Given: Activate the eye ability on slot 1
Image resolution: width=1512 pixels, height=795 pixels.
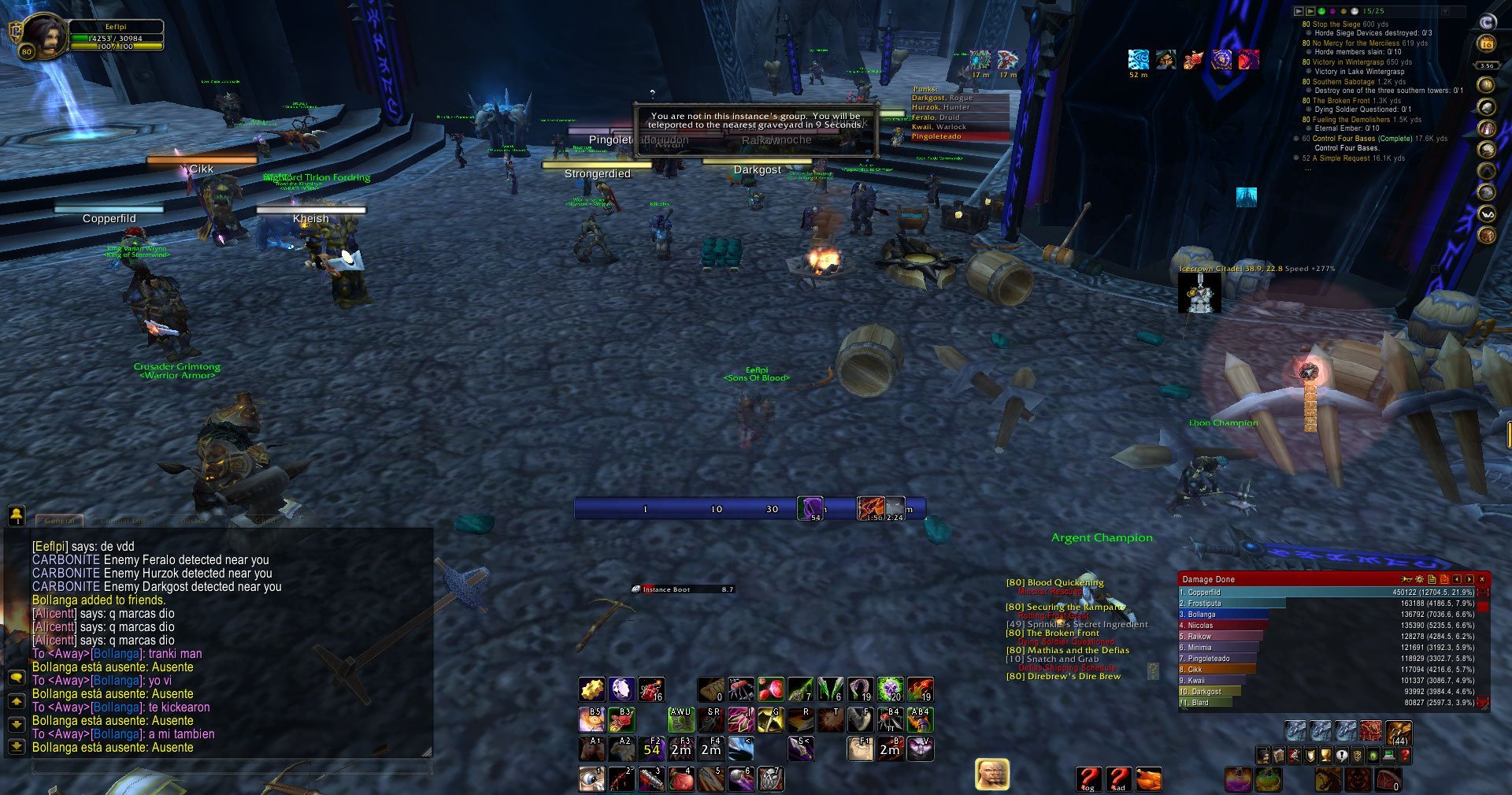Looking at the screenshot, I should (x=591, y=779).
